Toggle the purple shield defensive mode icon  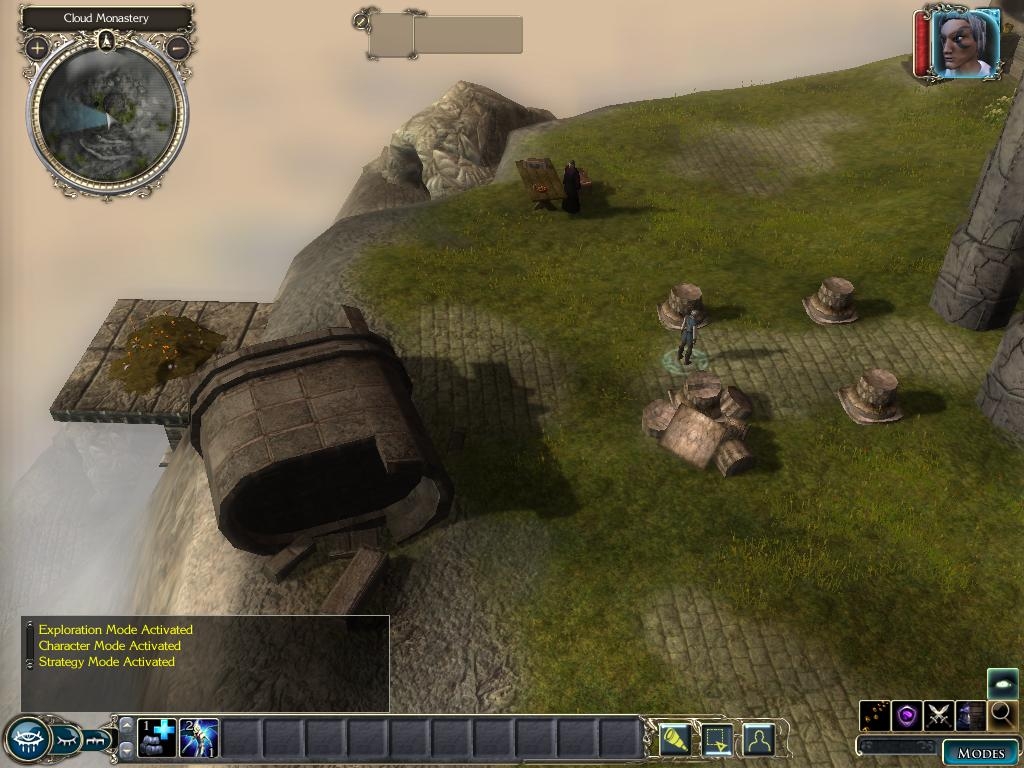tap(907, 715)
